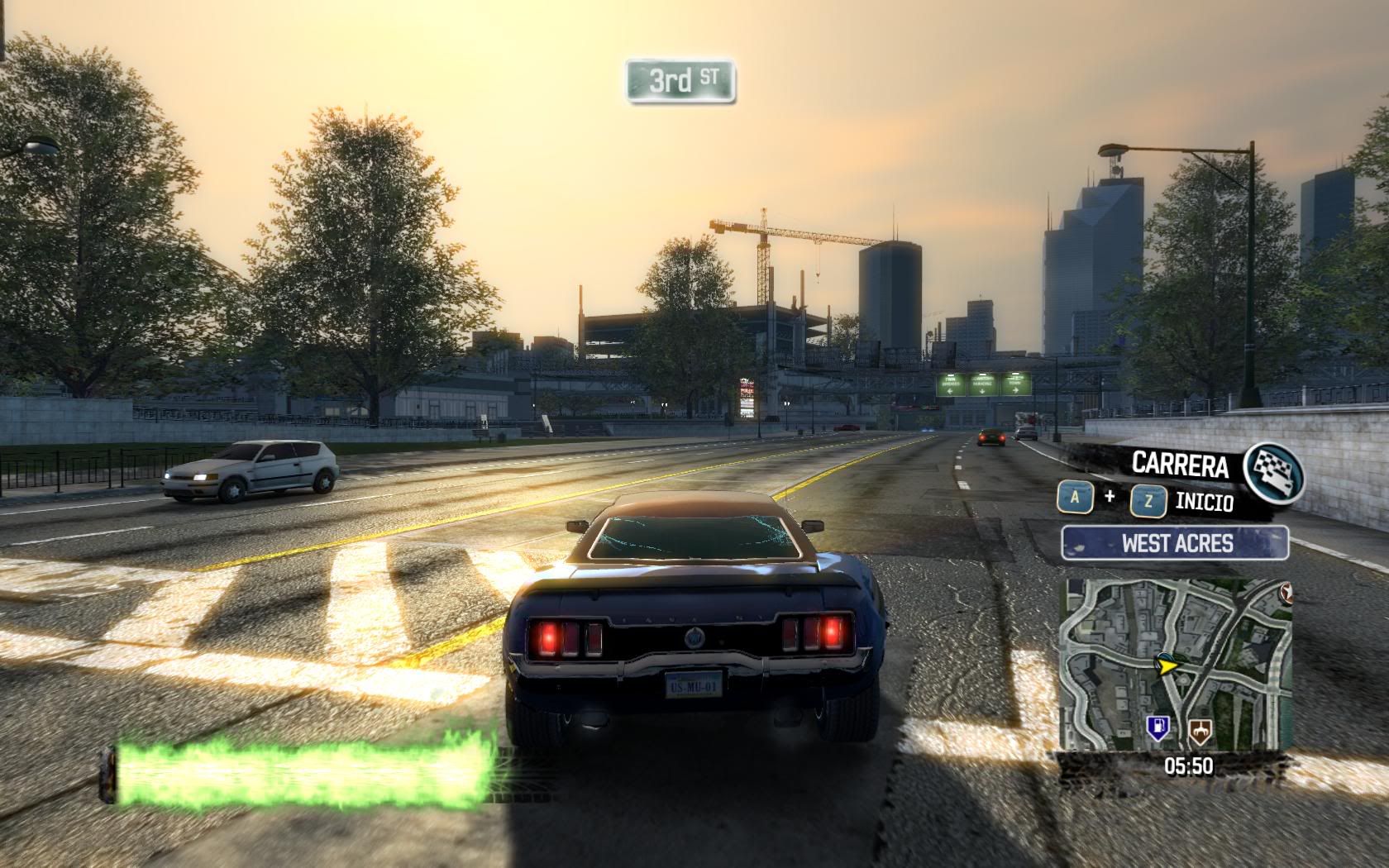The width and height of the screenshot is (1389, 868).
Task: Select the junkyard marker on minimap
Action: [x=1199, y=729]
